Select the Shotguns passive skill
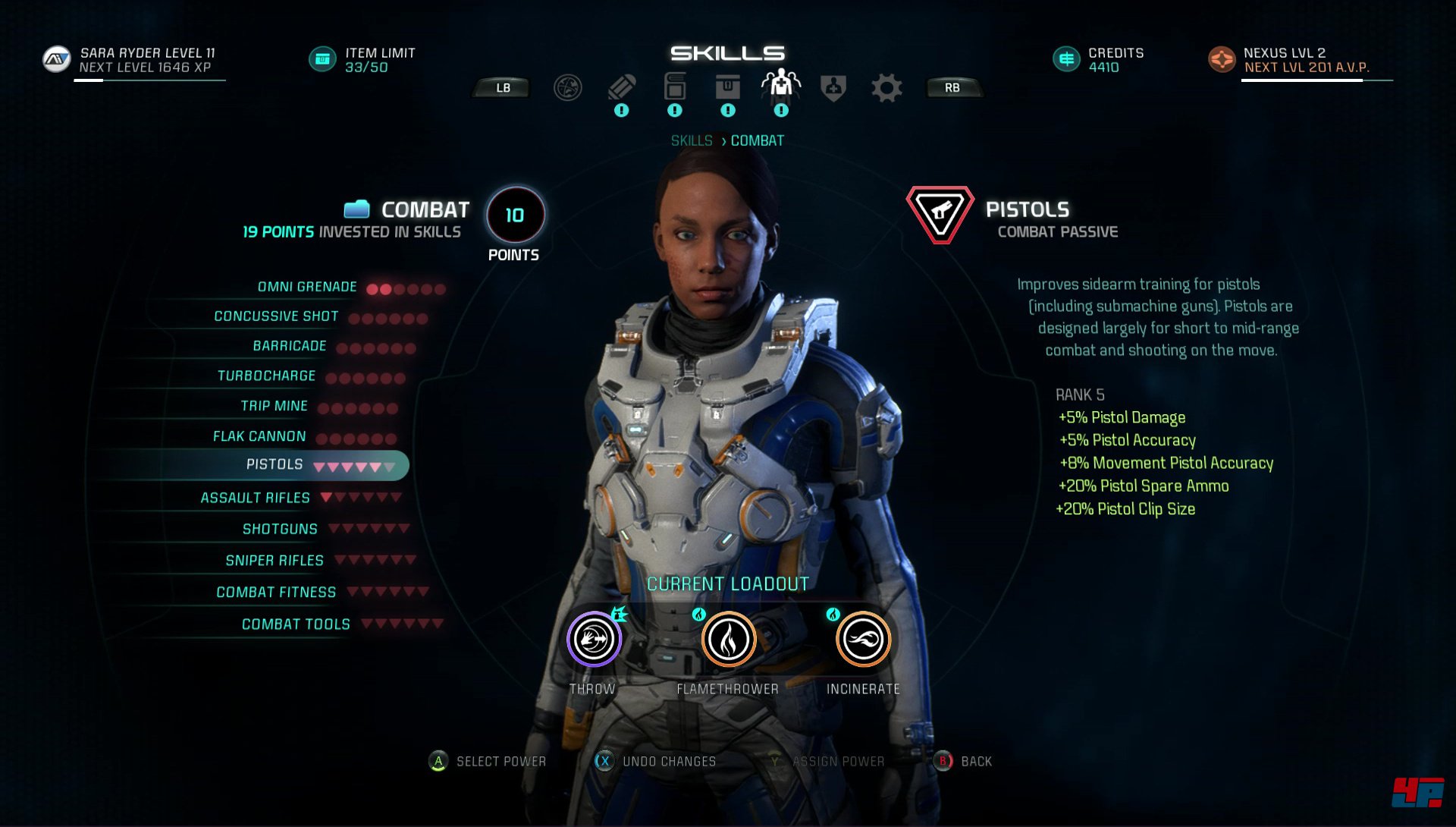The image size is (1456, 827). pos(280,529)
